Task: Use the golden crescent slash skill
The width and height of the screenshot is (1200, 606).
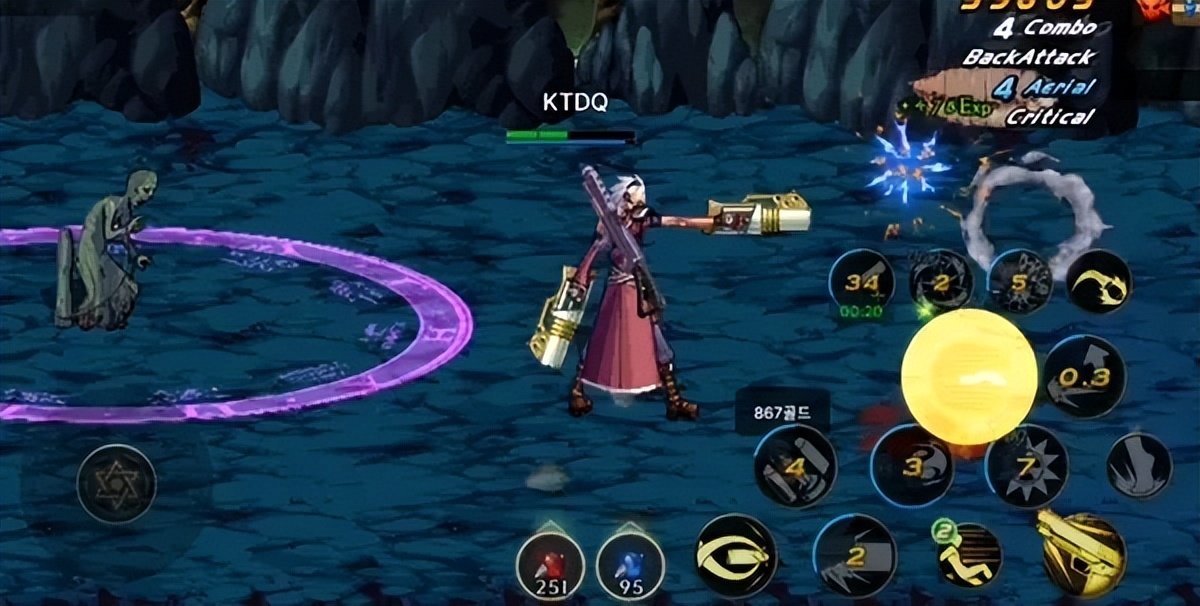Action: [x=1098, y=282]
